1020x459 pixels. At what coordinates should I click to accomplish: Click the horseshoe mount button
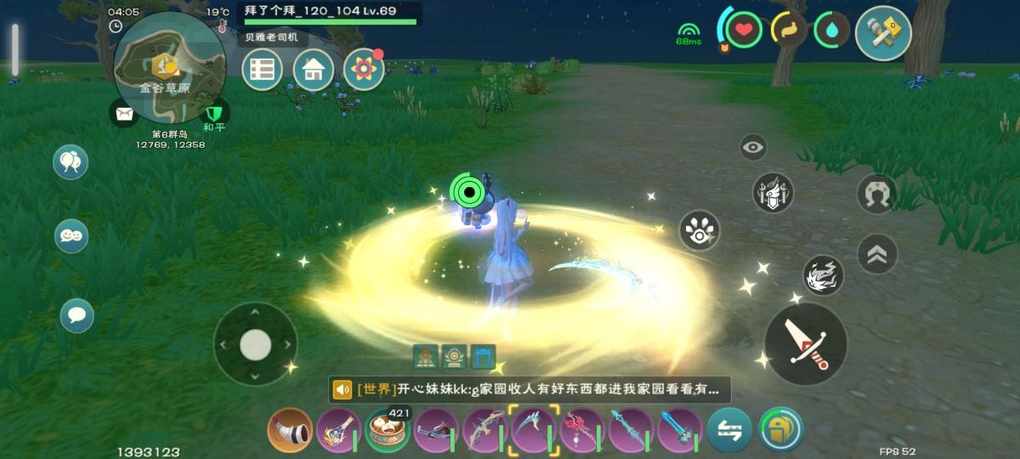tap(877, 194)
